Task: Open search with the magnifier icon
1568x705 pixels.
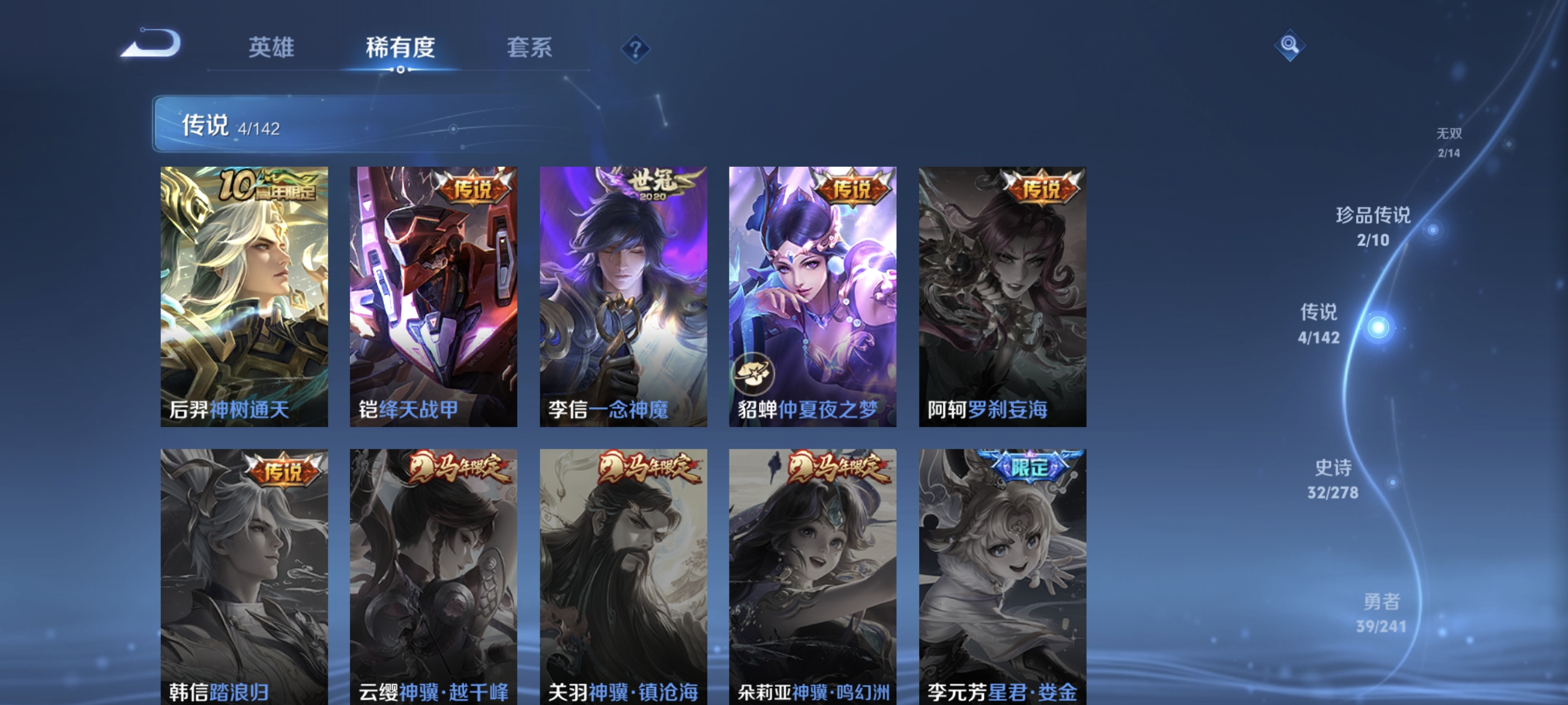Action: pos(1291,45)
